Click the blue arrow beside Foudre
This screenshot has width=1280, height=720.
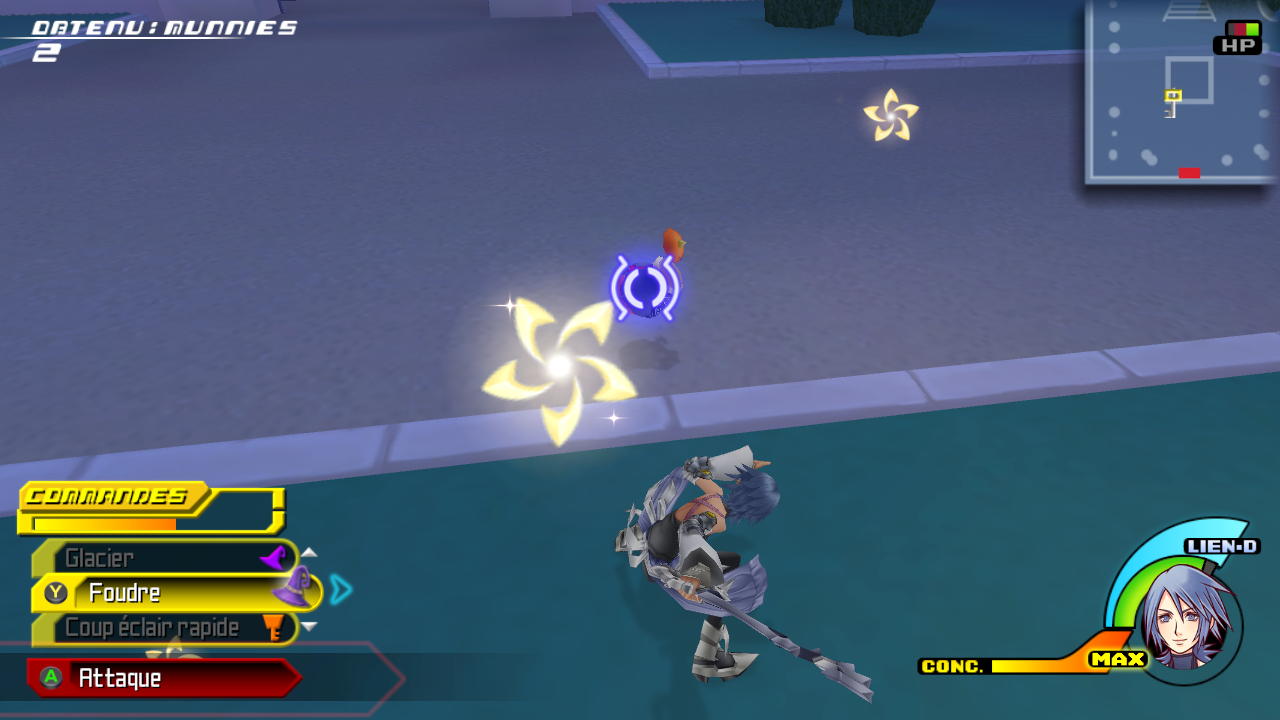(341, 590)
